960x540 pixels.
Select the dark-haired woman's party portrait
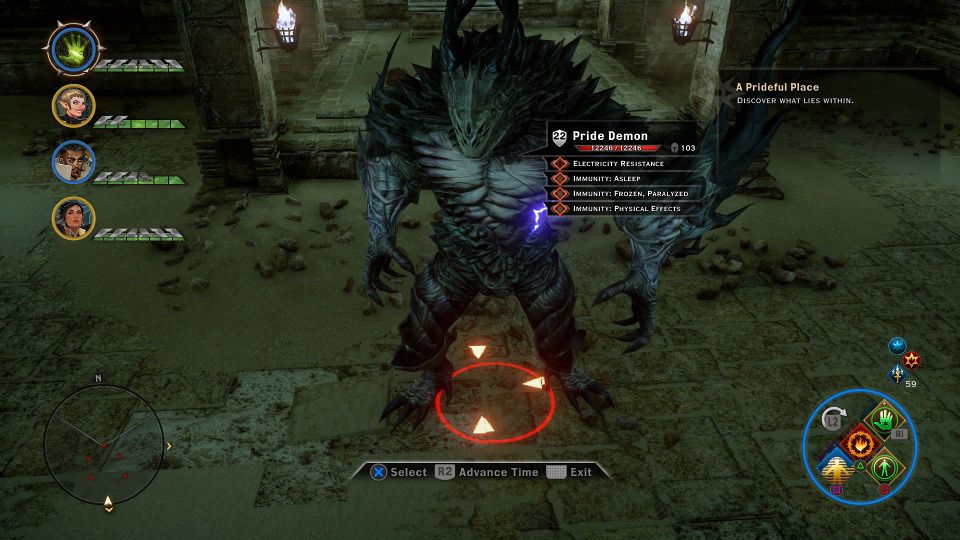(x=74, y=218)
